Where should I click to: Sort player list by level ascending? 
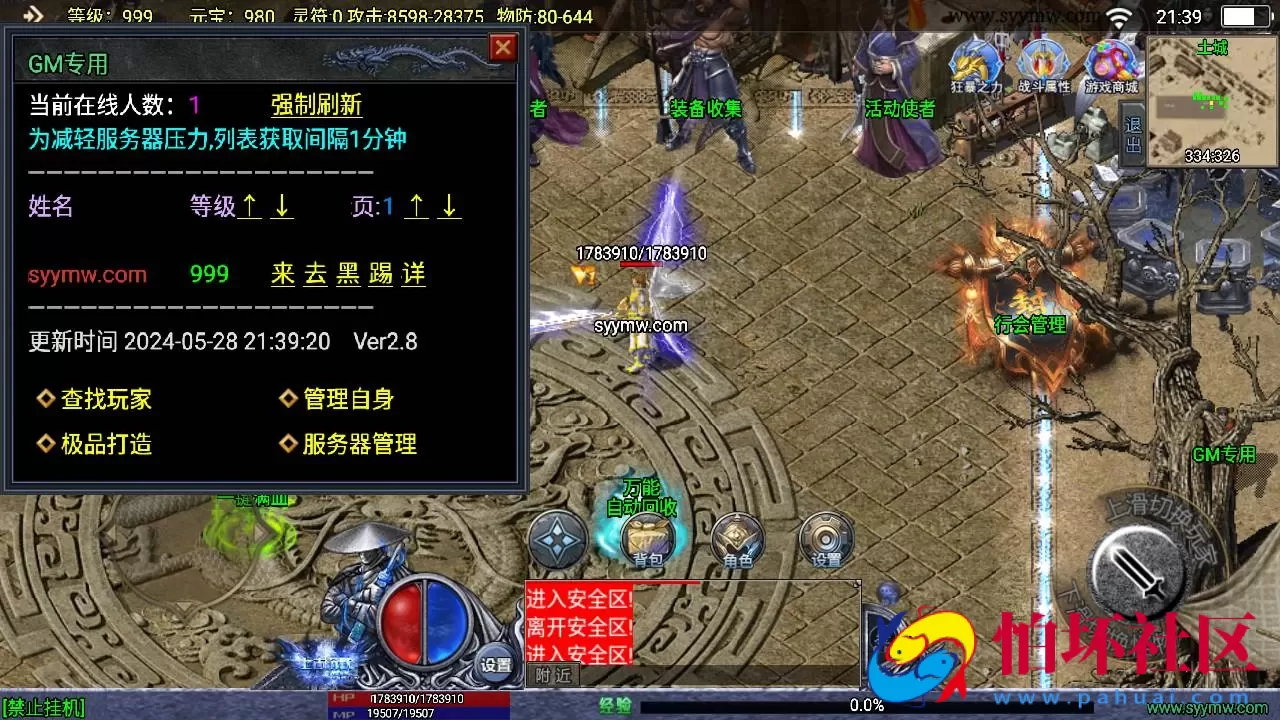(247, 206)
